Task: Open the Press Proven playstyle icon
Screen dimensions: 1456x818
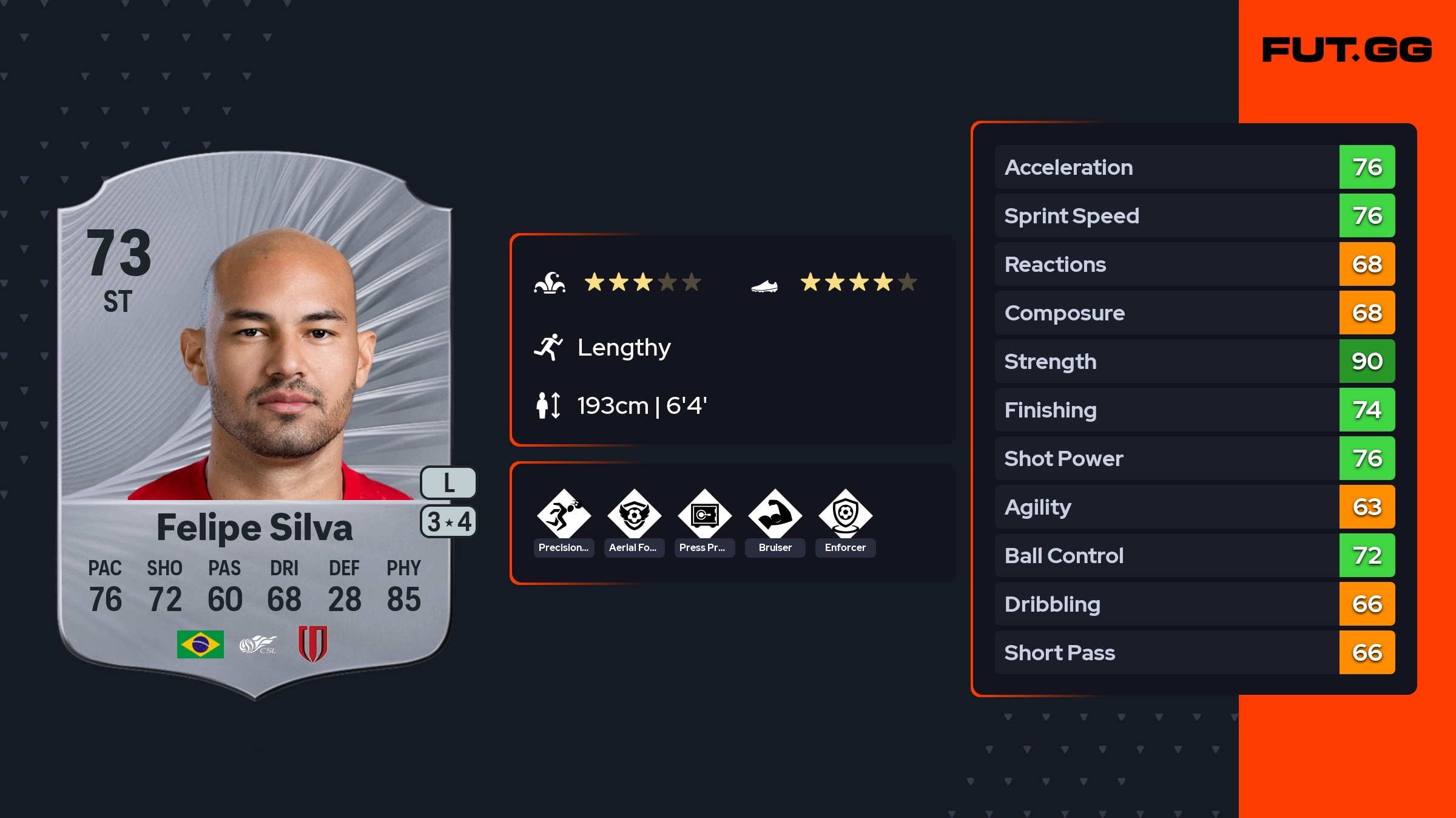Action: pyautogui.click(x=704, y=515)
